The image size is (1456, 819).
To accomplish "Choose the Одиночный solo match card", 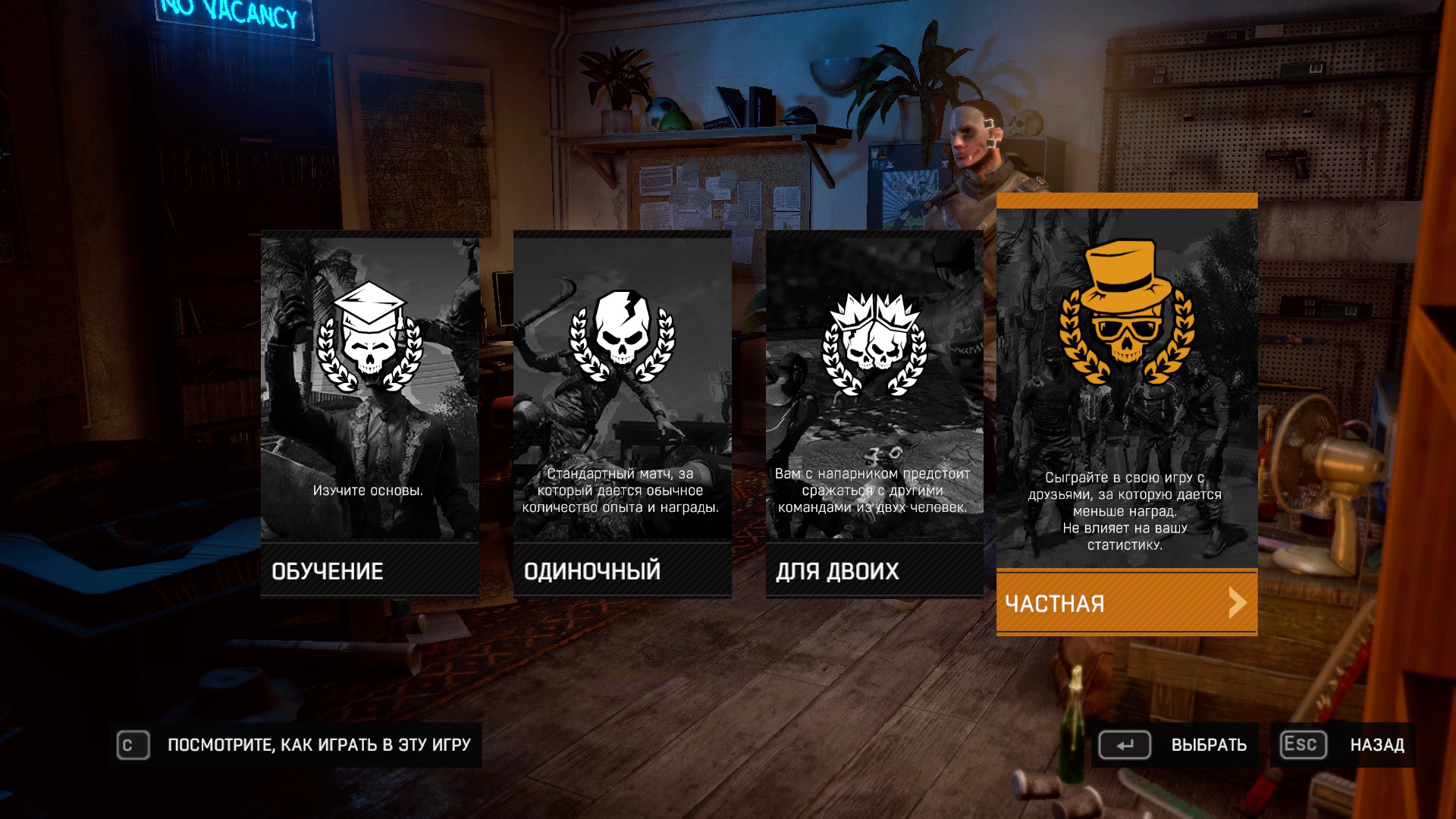I will (622, 414).
